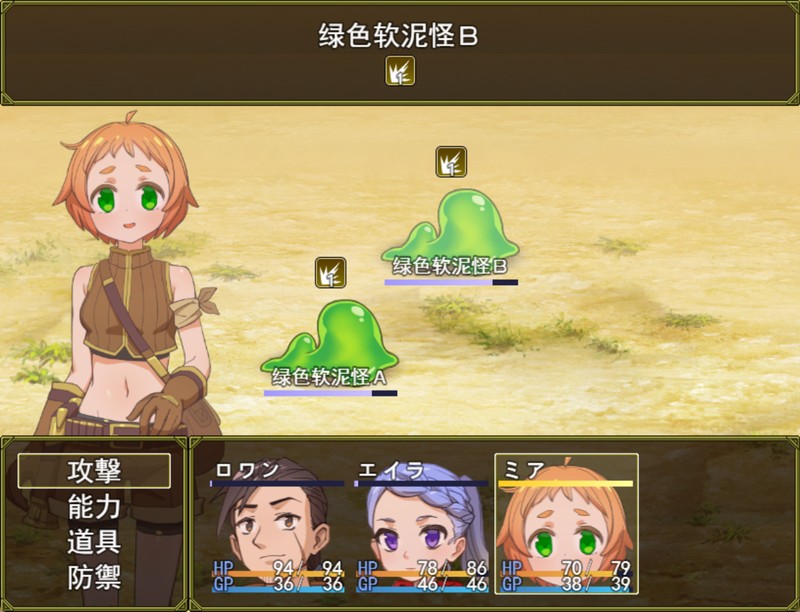
Task: Target 绿色软泥怪 A slime
Action: pos(330,340)
